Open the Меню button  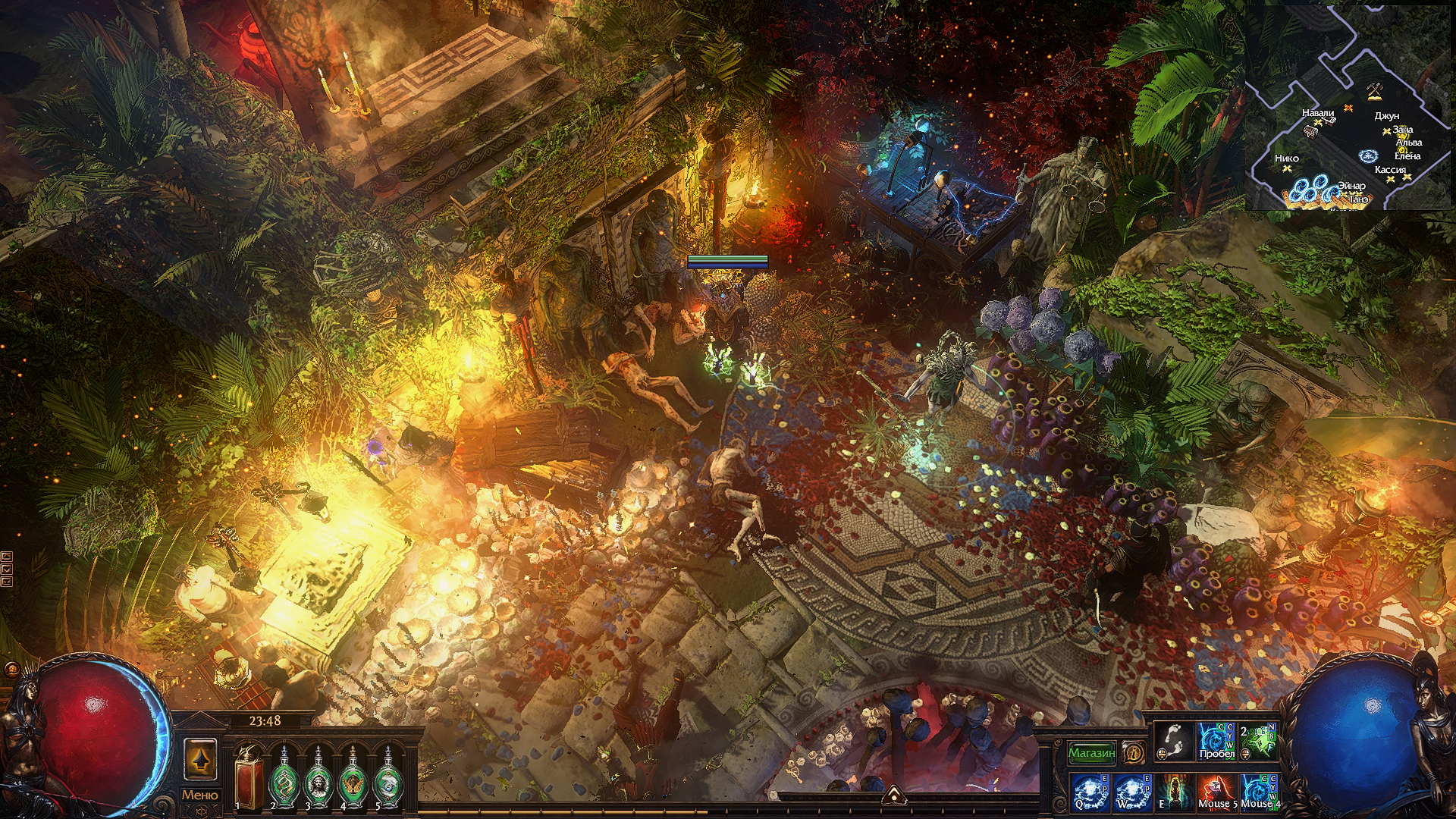pyautogui.click(x=199, y=795)
